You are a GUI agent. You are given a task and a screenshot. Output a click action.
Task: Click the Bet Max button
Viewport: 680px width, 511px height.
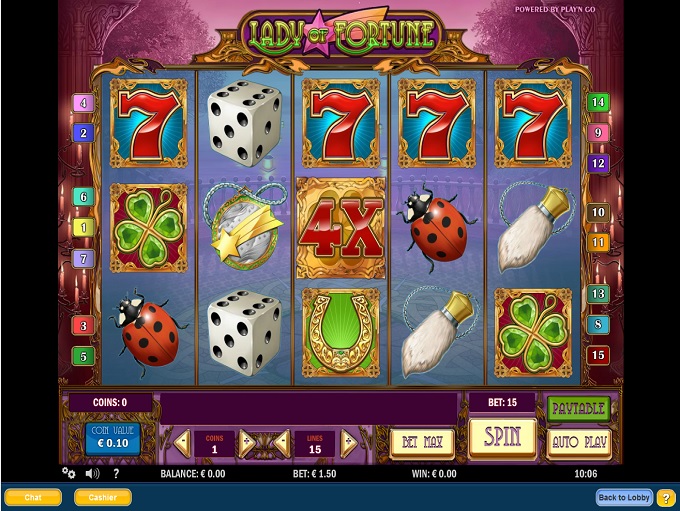[421, 442]
